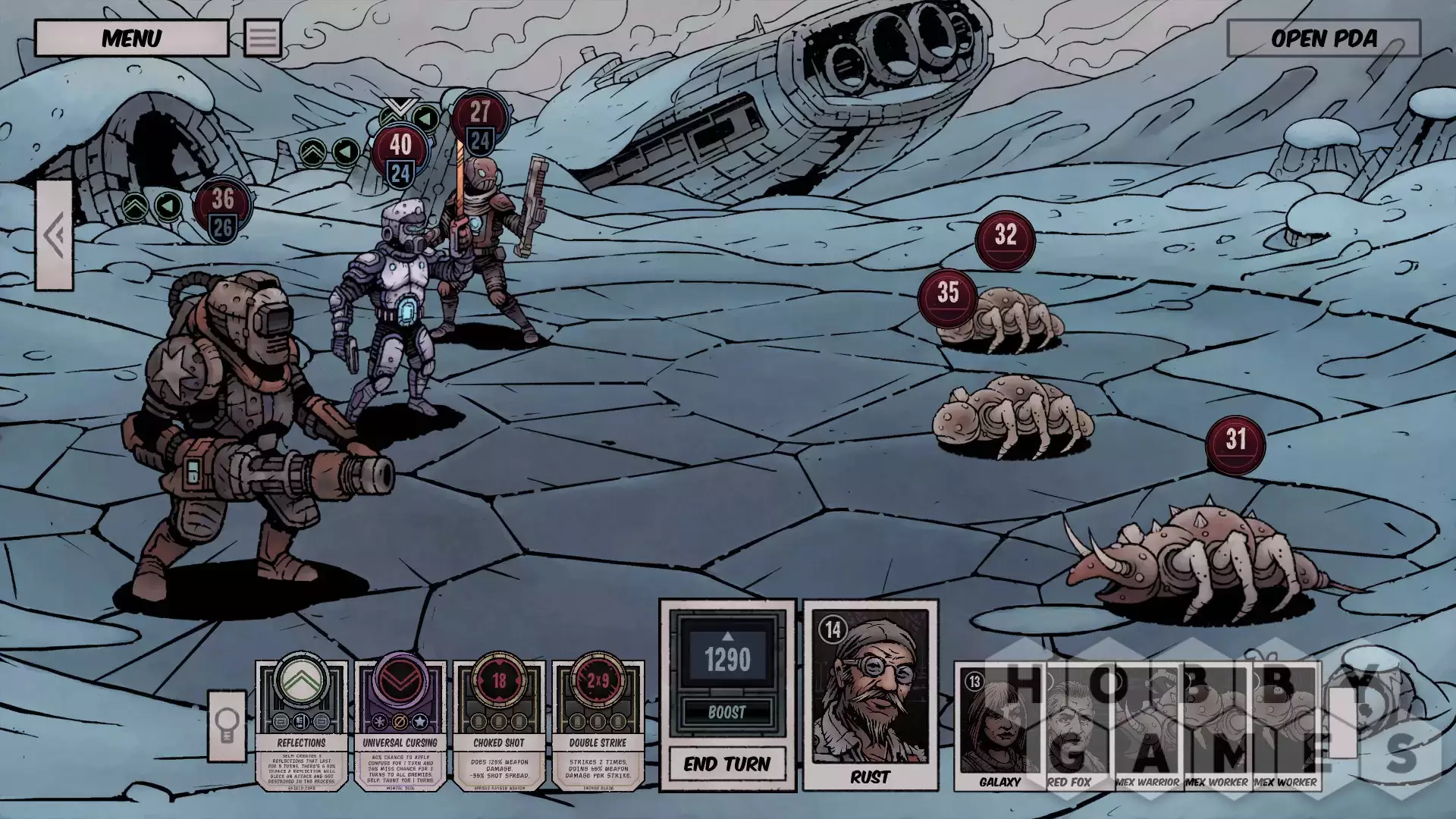Play the Choked Shot card
1456x819 pixels.
pyautogui.click(x=499, y=724)
